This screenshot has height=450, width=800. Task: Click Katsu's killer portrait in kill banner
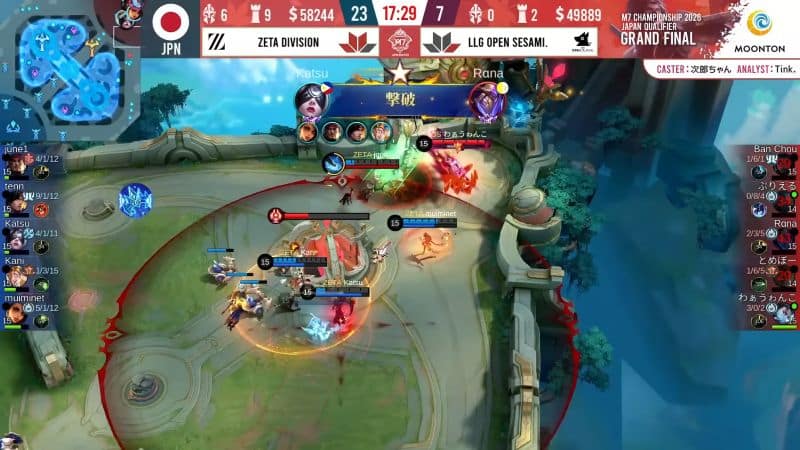(309, 99)
